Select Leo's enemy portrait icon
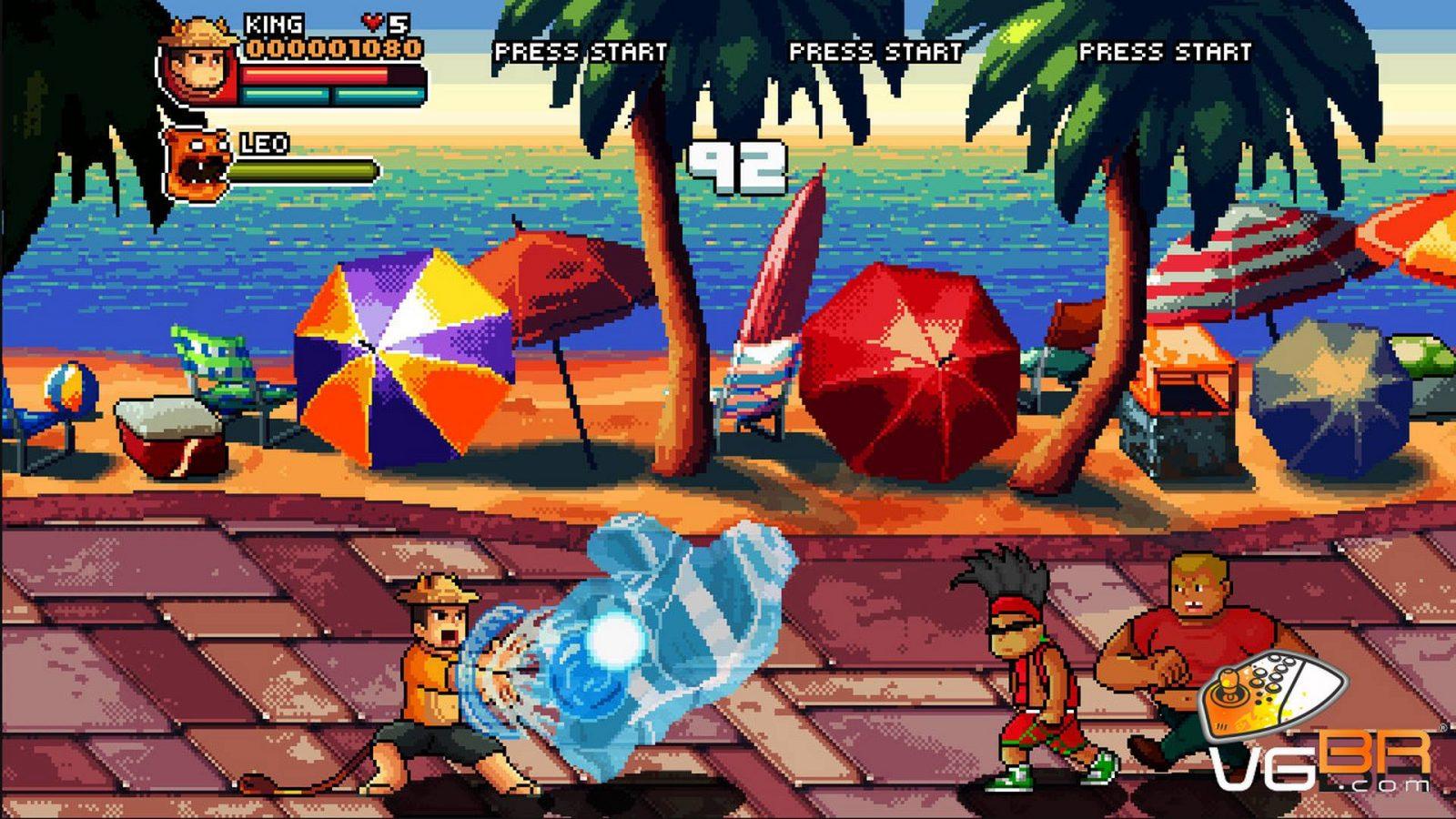Viewport: 1456px width, 819px height. (x=193, y=164)
